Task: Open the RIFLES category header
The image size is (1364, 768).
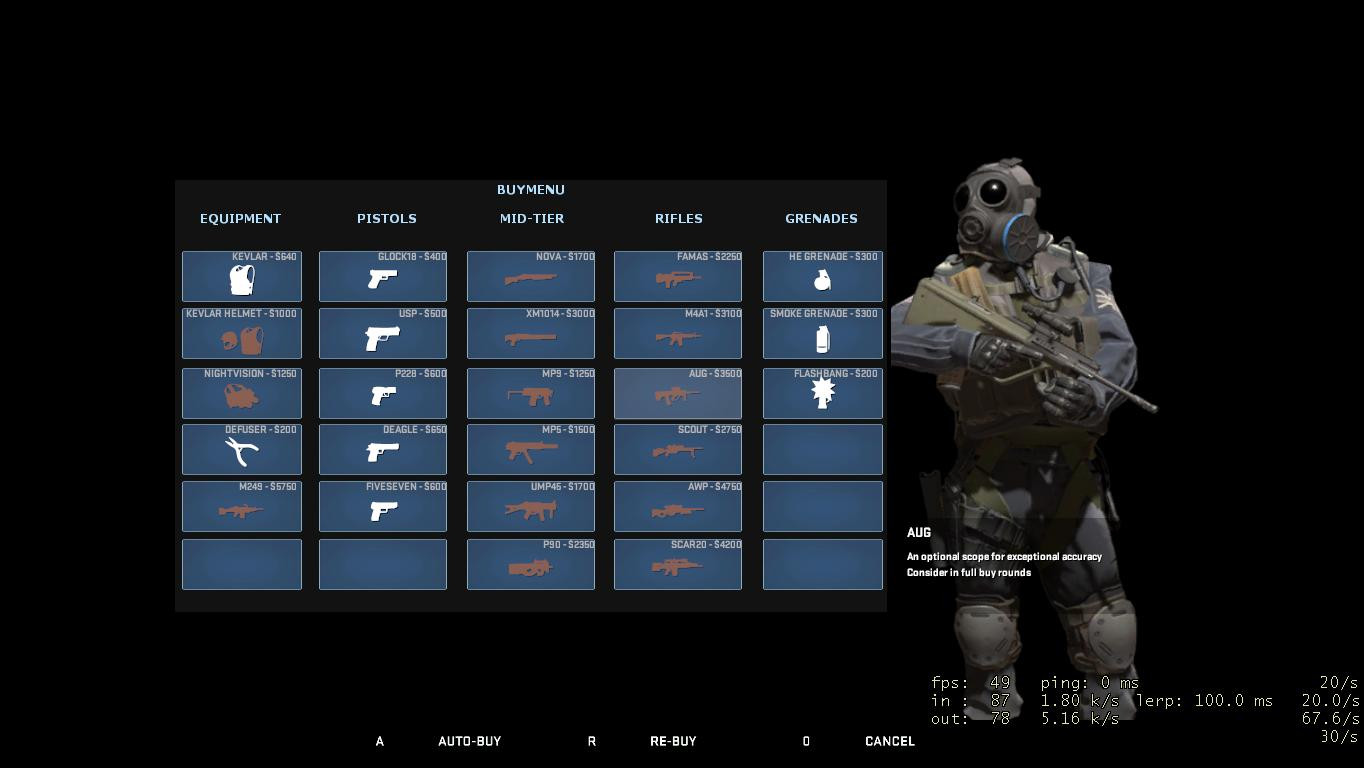Action: (x=678, y=218)
